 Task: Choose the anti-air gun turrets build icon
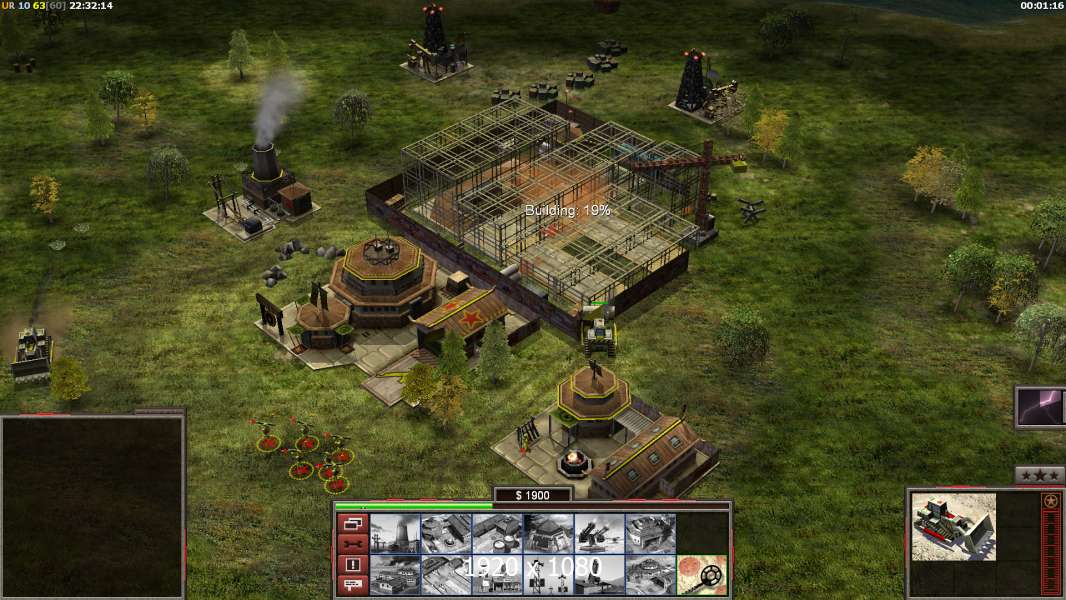pyautogui.click(x=599, y=534)
